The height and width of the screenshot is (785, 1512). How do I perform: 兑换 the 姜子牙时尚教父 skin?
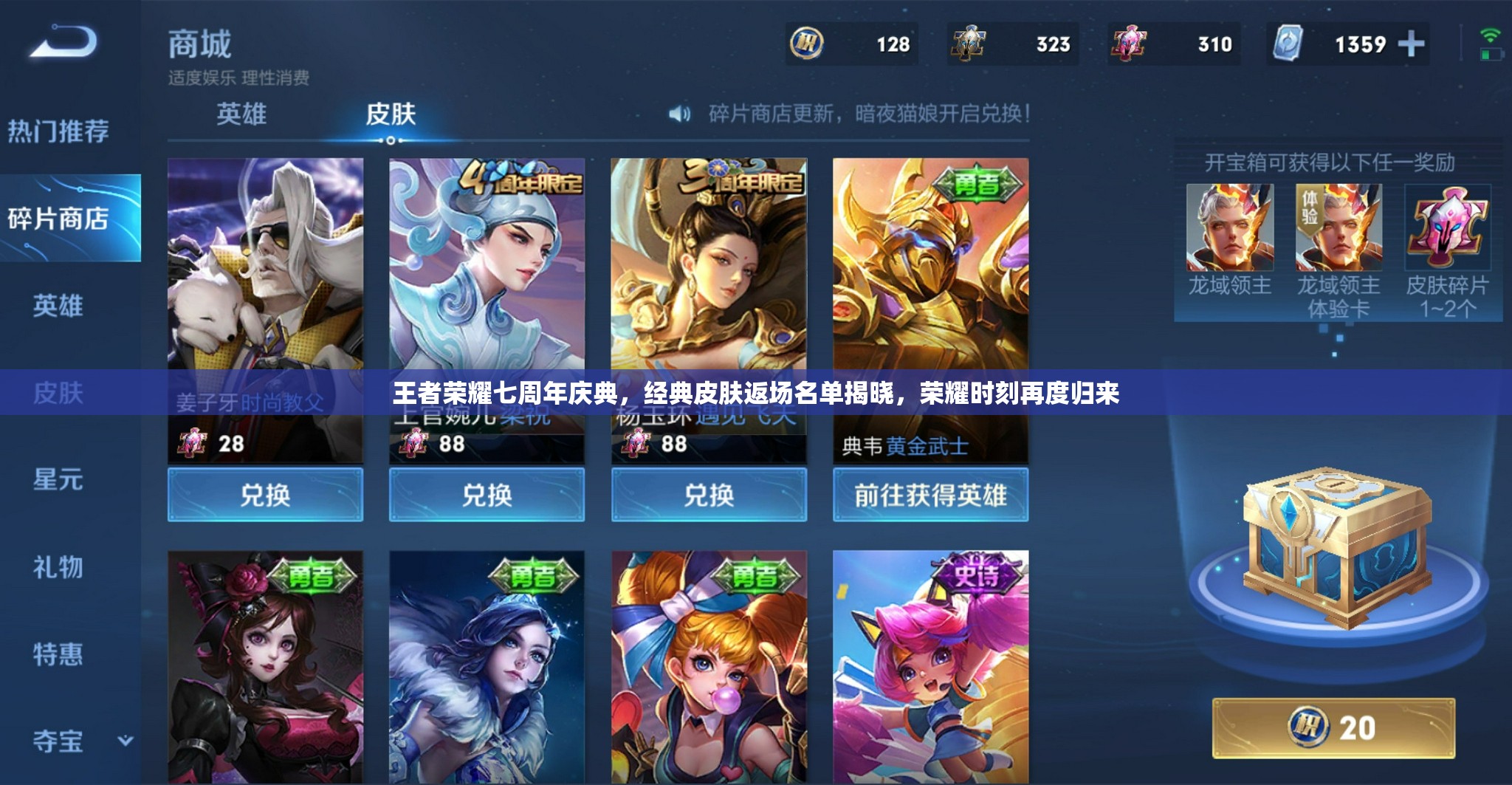(264, 496)
